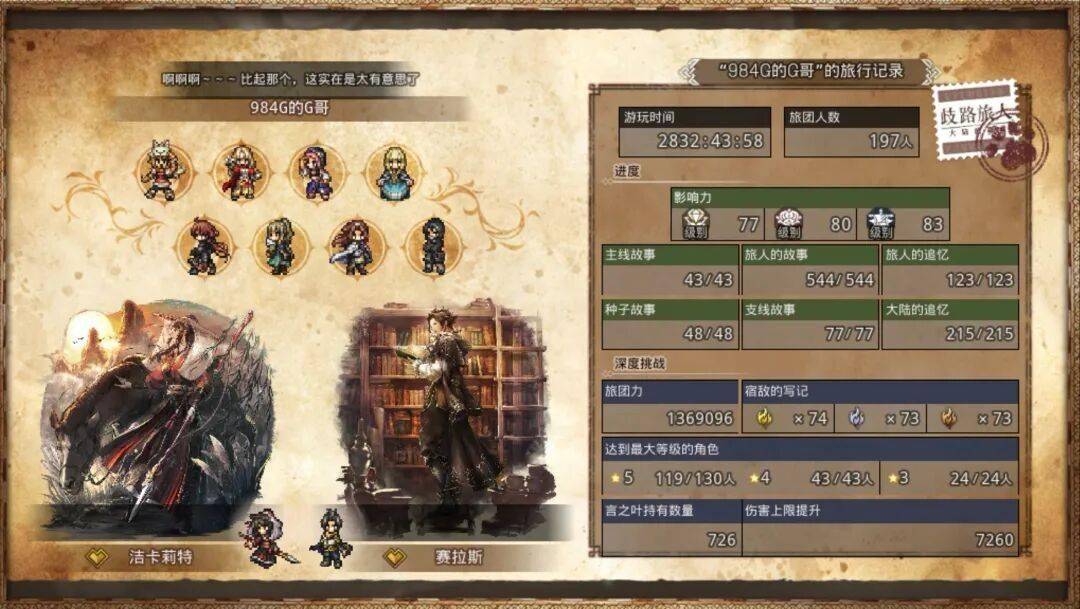This screenshot has width=1080, height=609.
Task: Select the player name bar 984G的G哥
Action: click(290, 108)
